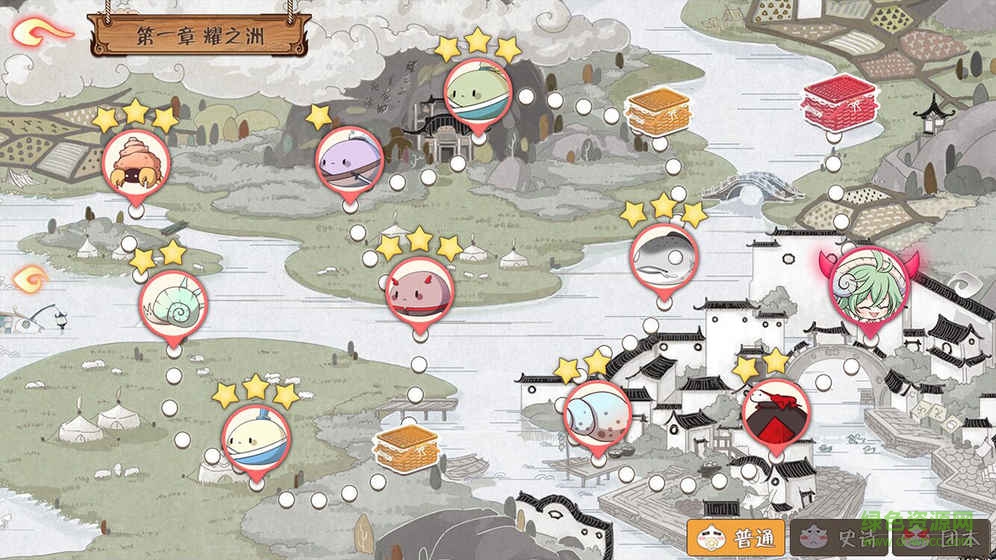Select the hermit crab stage marker
The image size is (996, 560).
point(136,164)
